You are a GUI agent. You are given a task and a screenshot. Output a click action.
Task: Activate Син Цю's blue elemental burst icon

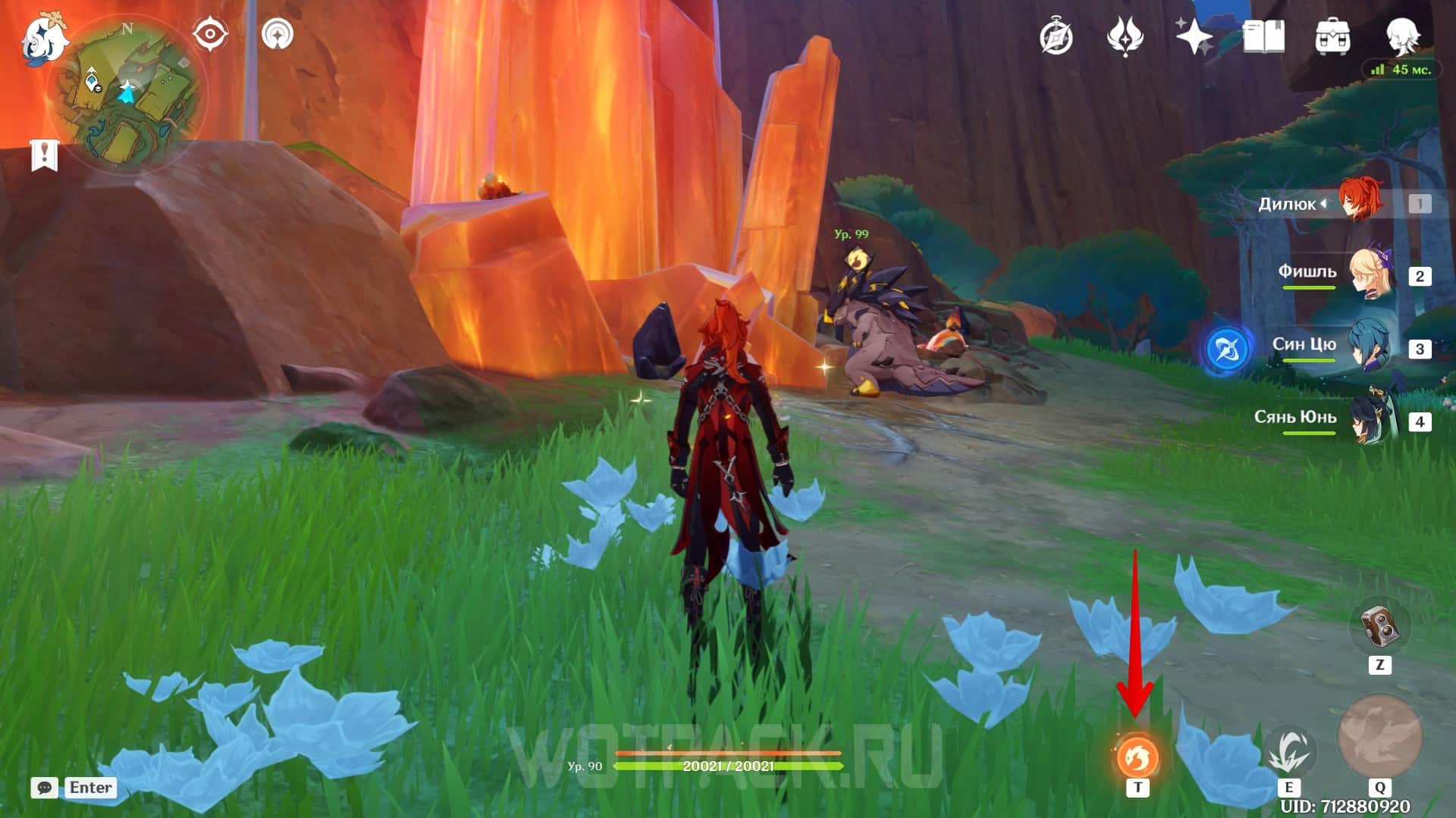[1227, 349]
